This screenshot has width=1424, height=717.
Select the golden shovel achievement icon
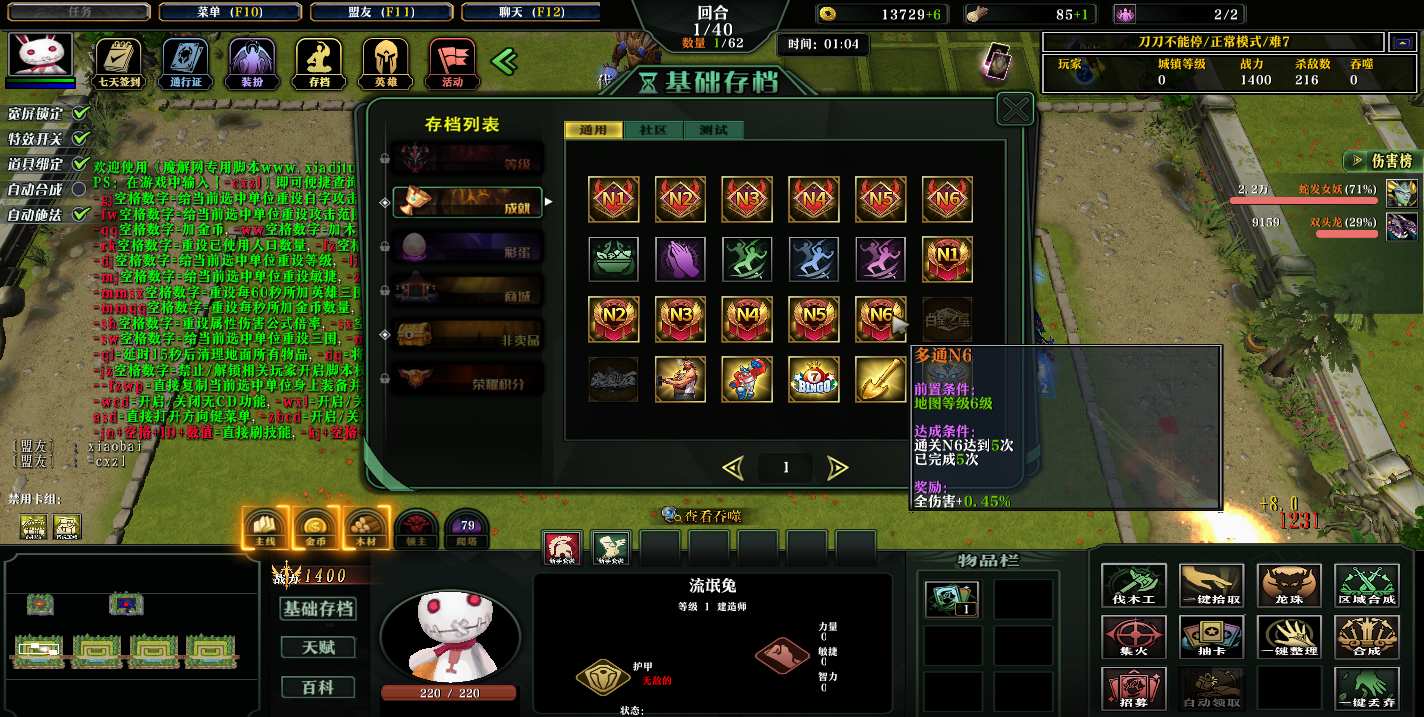point(880,379)
